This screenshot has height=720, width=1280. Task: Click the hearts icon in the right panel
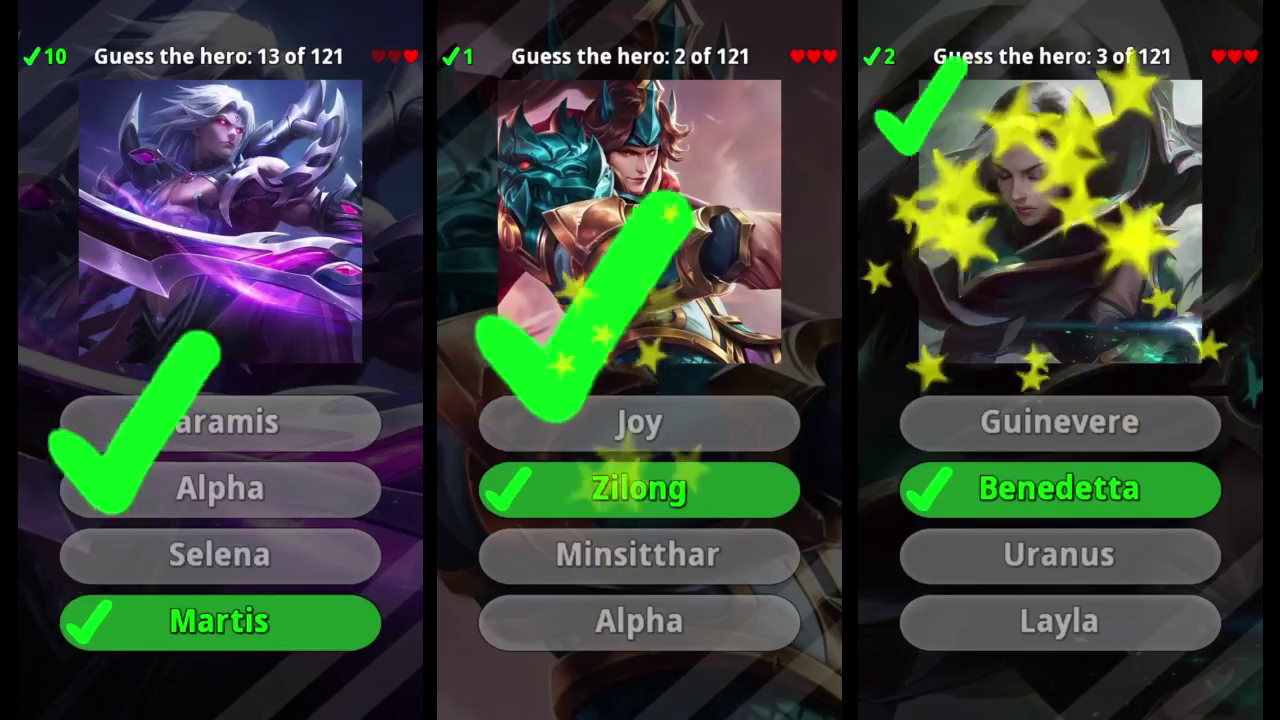[x=1234, y=56]
